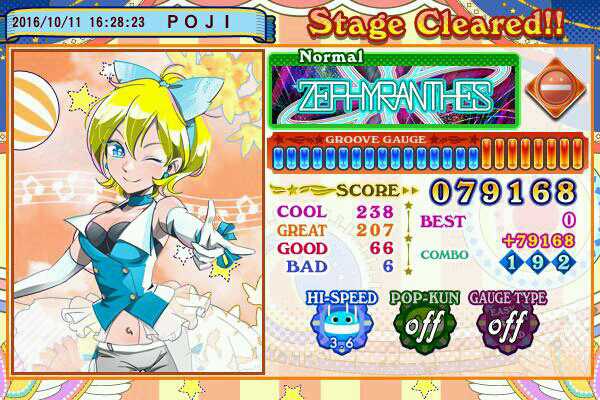Toggle the POP-KUN off badge
Image resolution: width=600 pixels, height=400 pixels.
coord(417,326)
